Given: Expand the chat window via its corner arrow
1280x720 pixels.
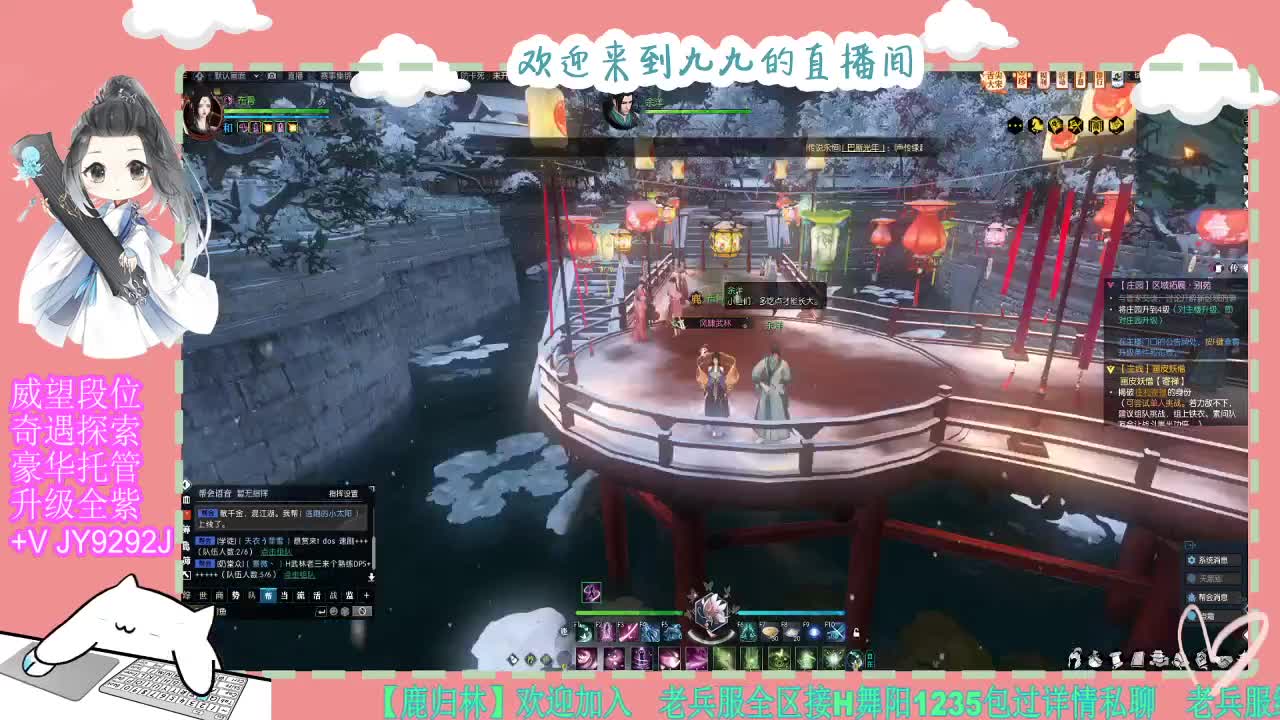Looking at the screenshot, I should 370,489.
